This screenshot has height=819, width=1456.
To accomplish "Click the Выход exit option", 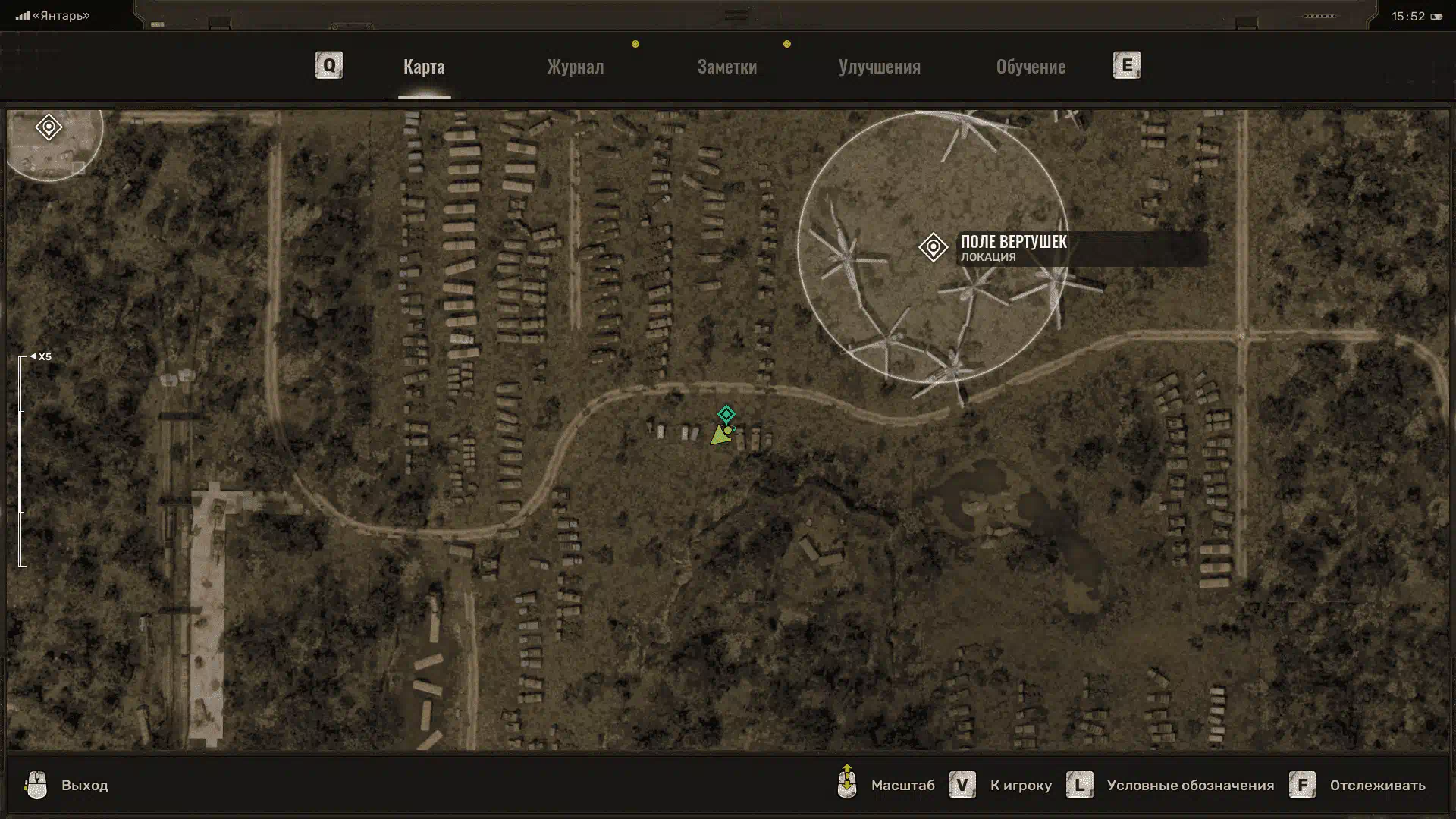I will (84, 785).
